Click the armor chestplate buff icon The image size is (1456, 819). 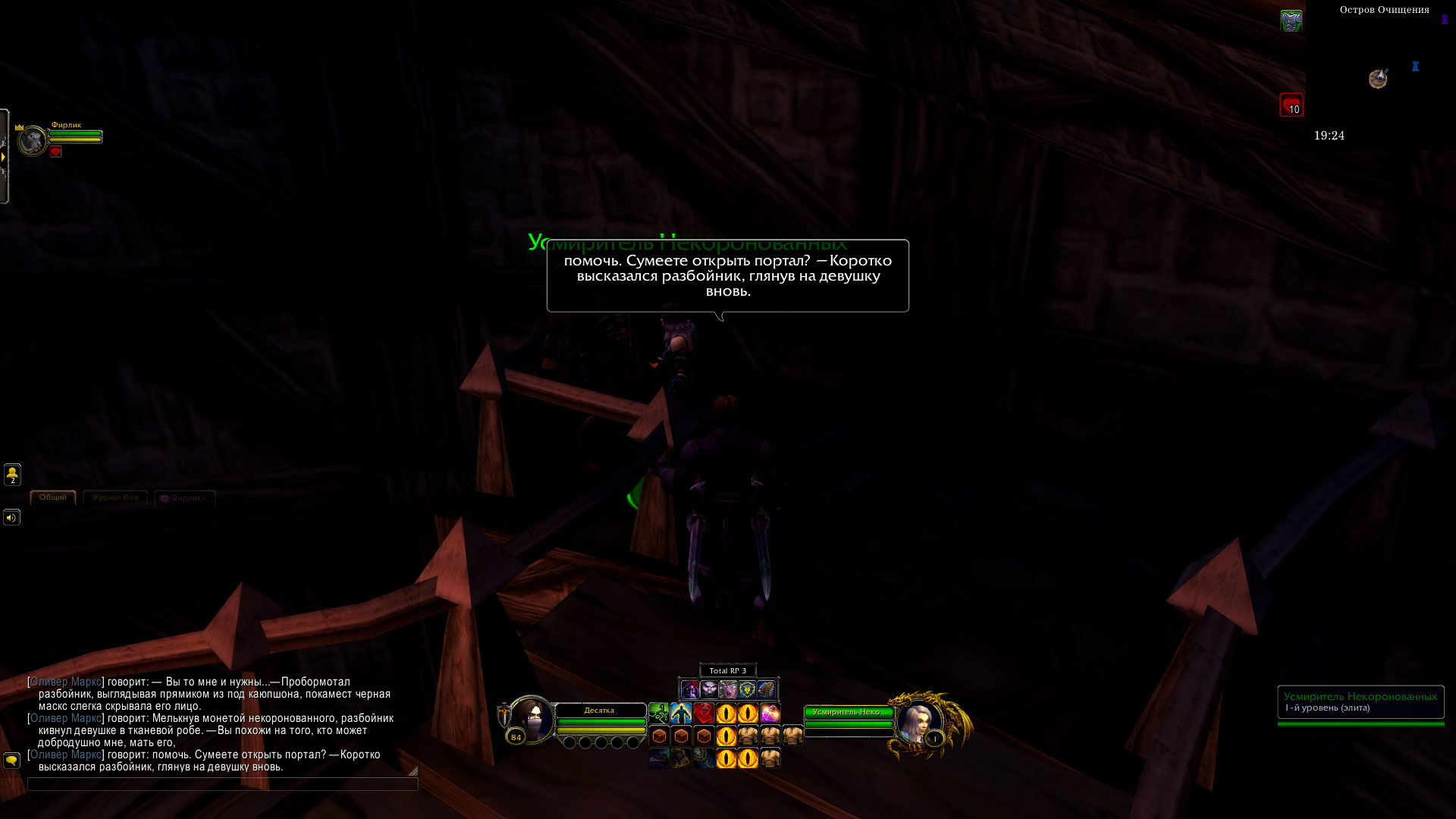click(x=1291, y=21)
